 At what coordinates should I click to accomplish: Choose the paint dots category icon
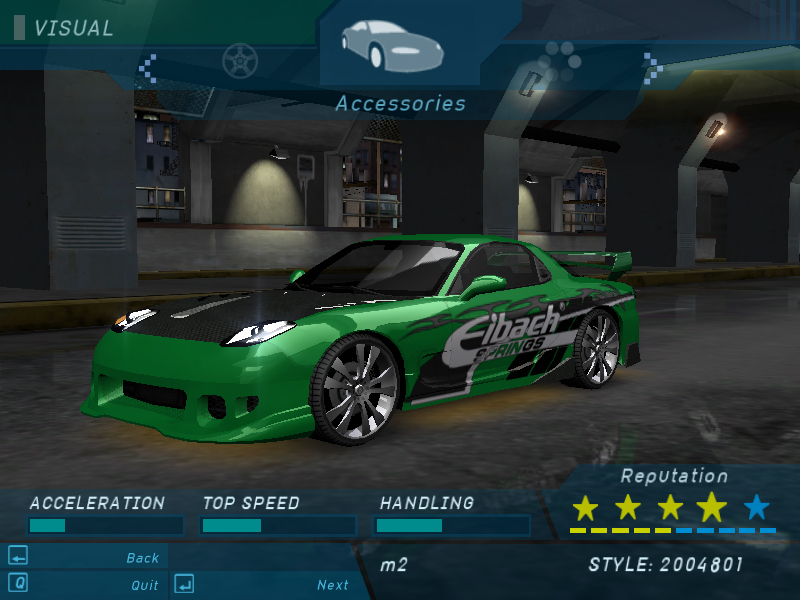(x=559, y=64)
